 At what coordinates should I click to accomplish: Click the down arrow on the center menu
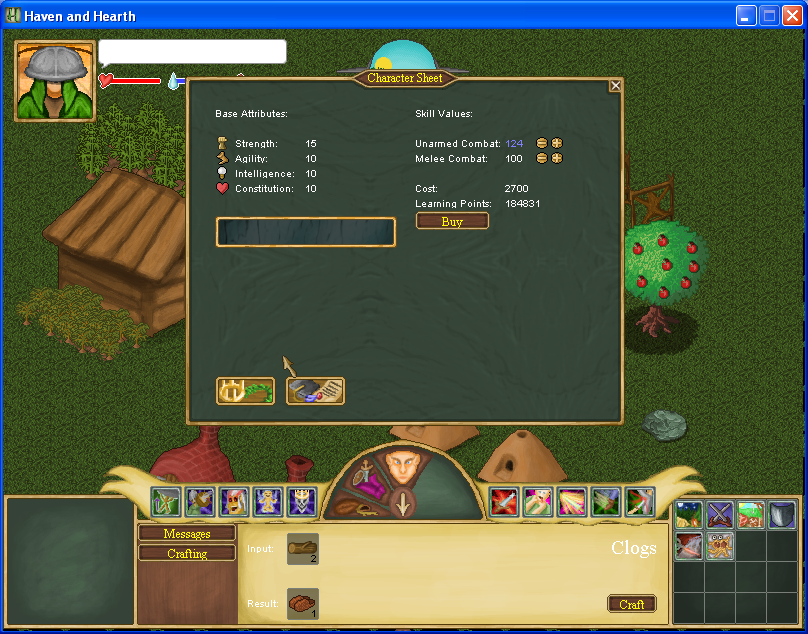[402, 504]
